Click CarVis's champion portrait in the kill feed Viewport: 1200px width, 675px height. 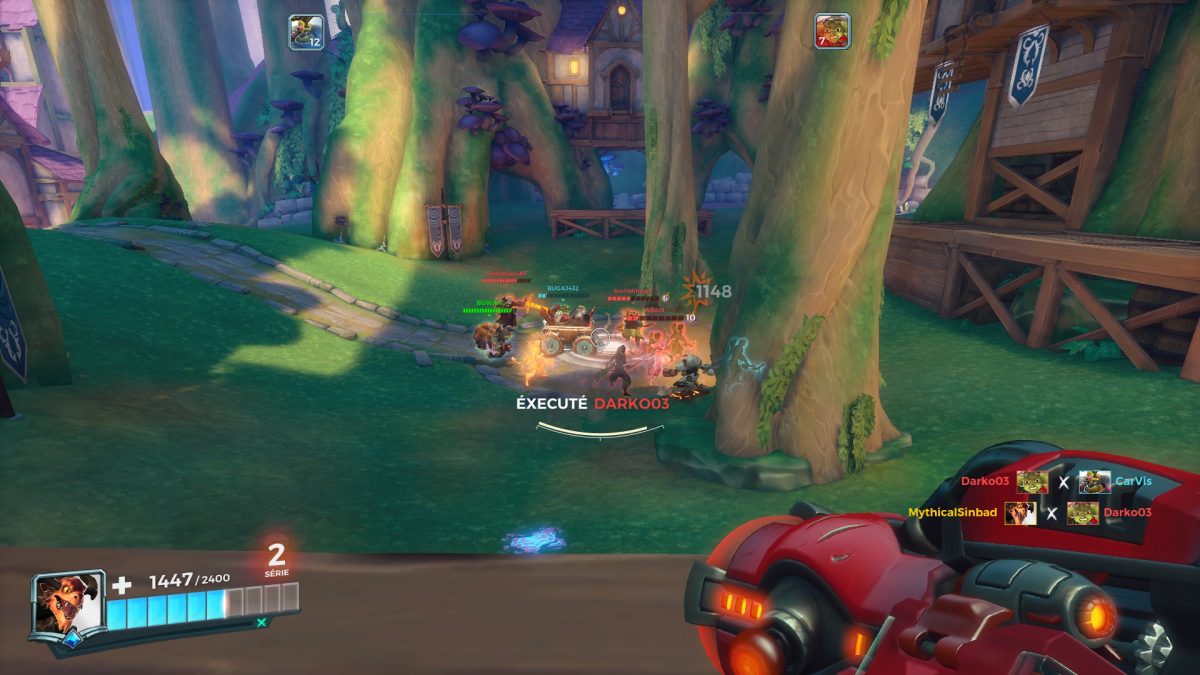click(1094, 482)
